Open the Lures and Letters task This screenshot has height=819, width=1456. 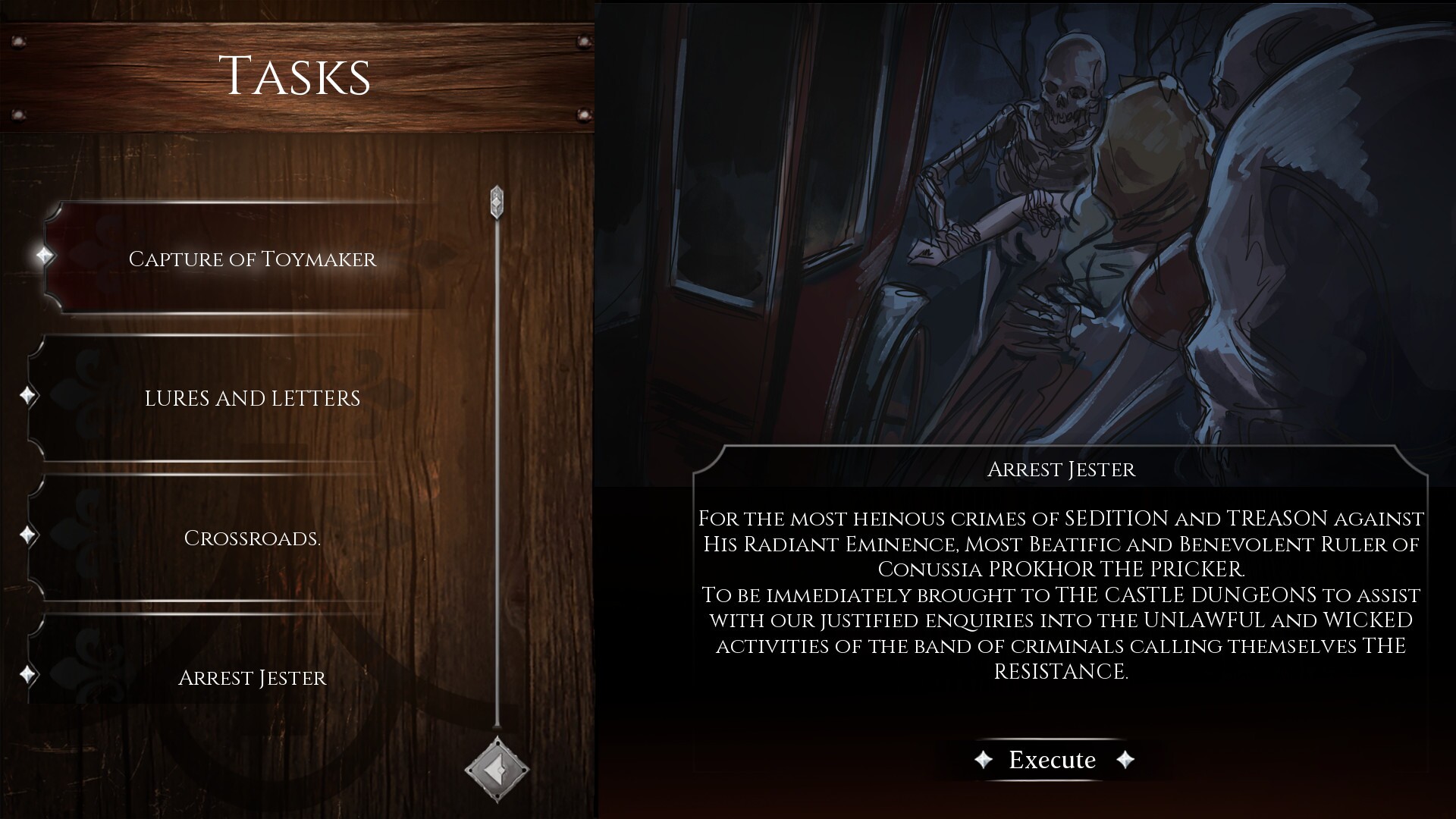253,397
